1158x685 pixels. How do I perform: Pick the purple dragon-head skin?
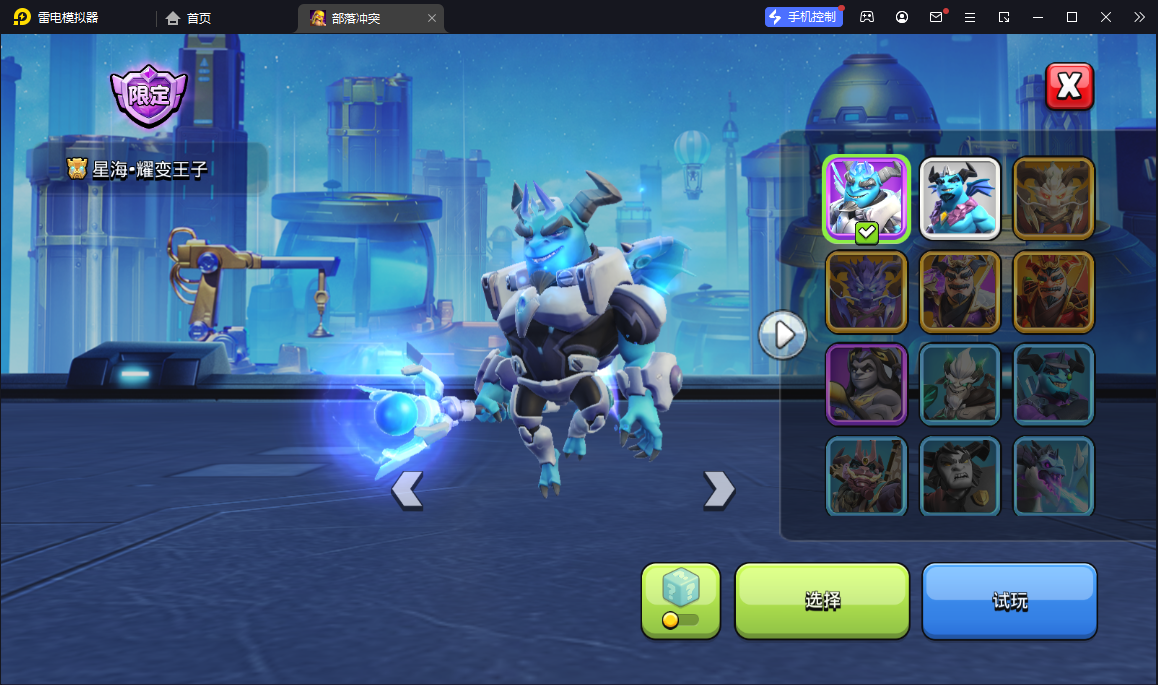[x=866, y=292]
